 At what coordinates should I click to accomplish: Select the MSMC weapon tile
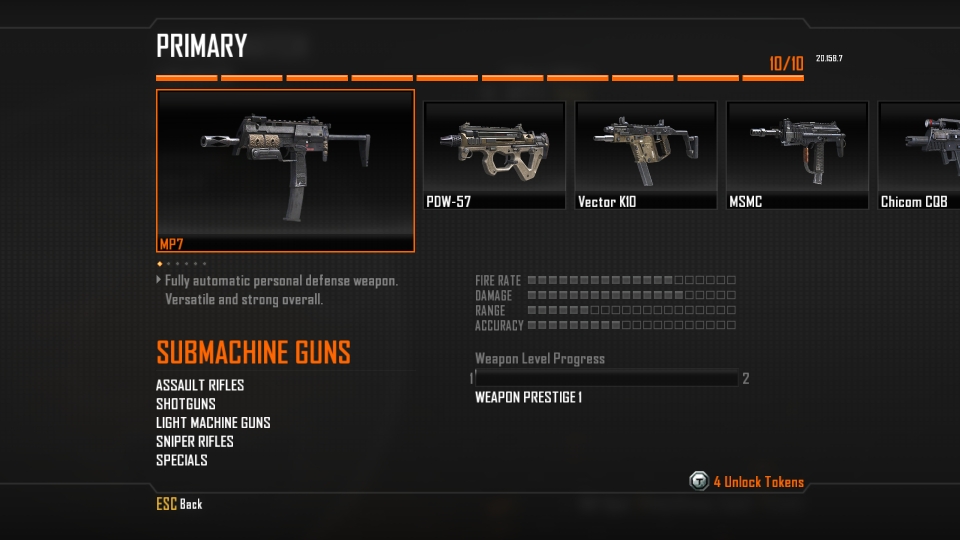coord(797,155)
